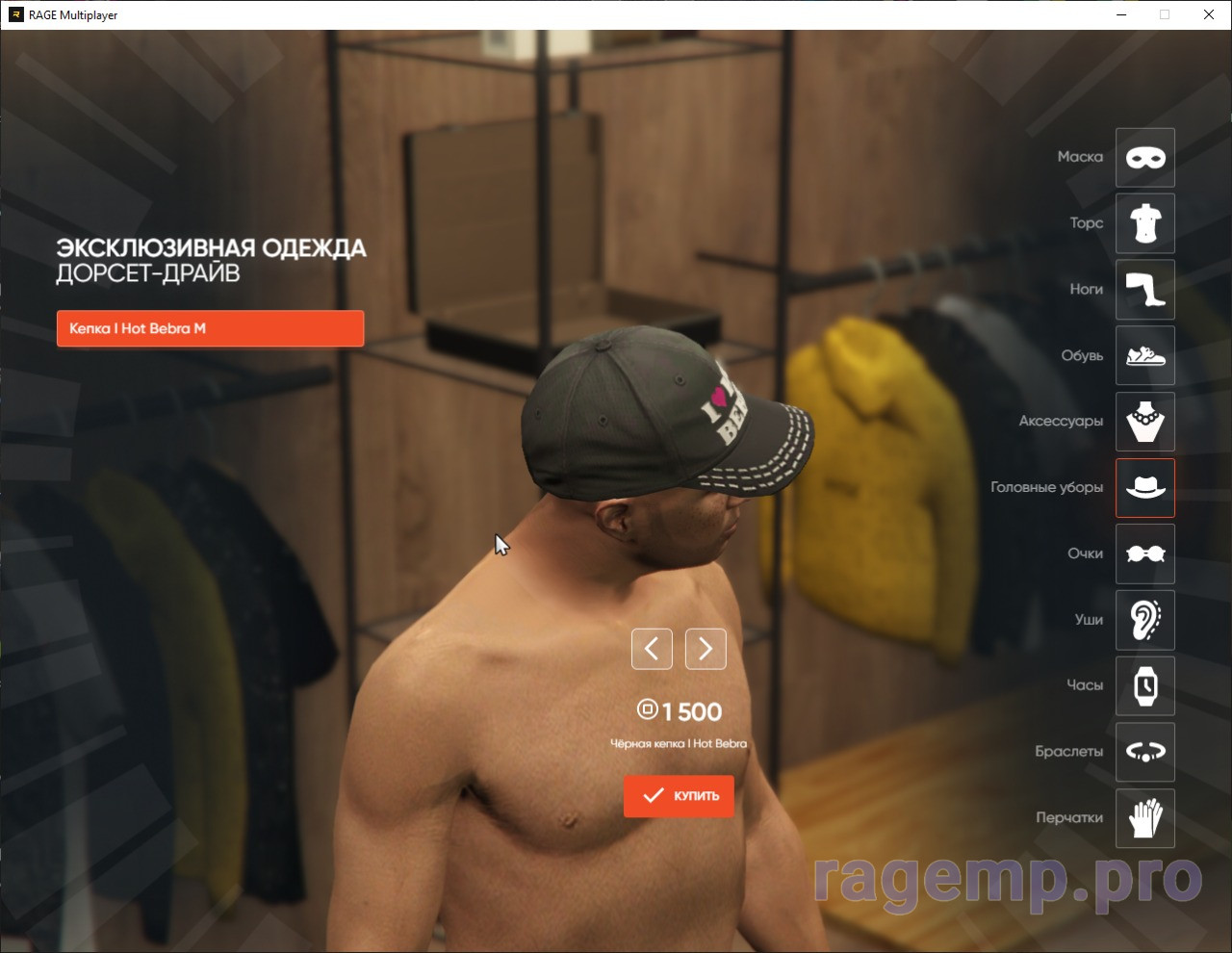Switch to the Очки glasses category
This screenshot has height=953, width=1232.
point(1144,554)
